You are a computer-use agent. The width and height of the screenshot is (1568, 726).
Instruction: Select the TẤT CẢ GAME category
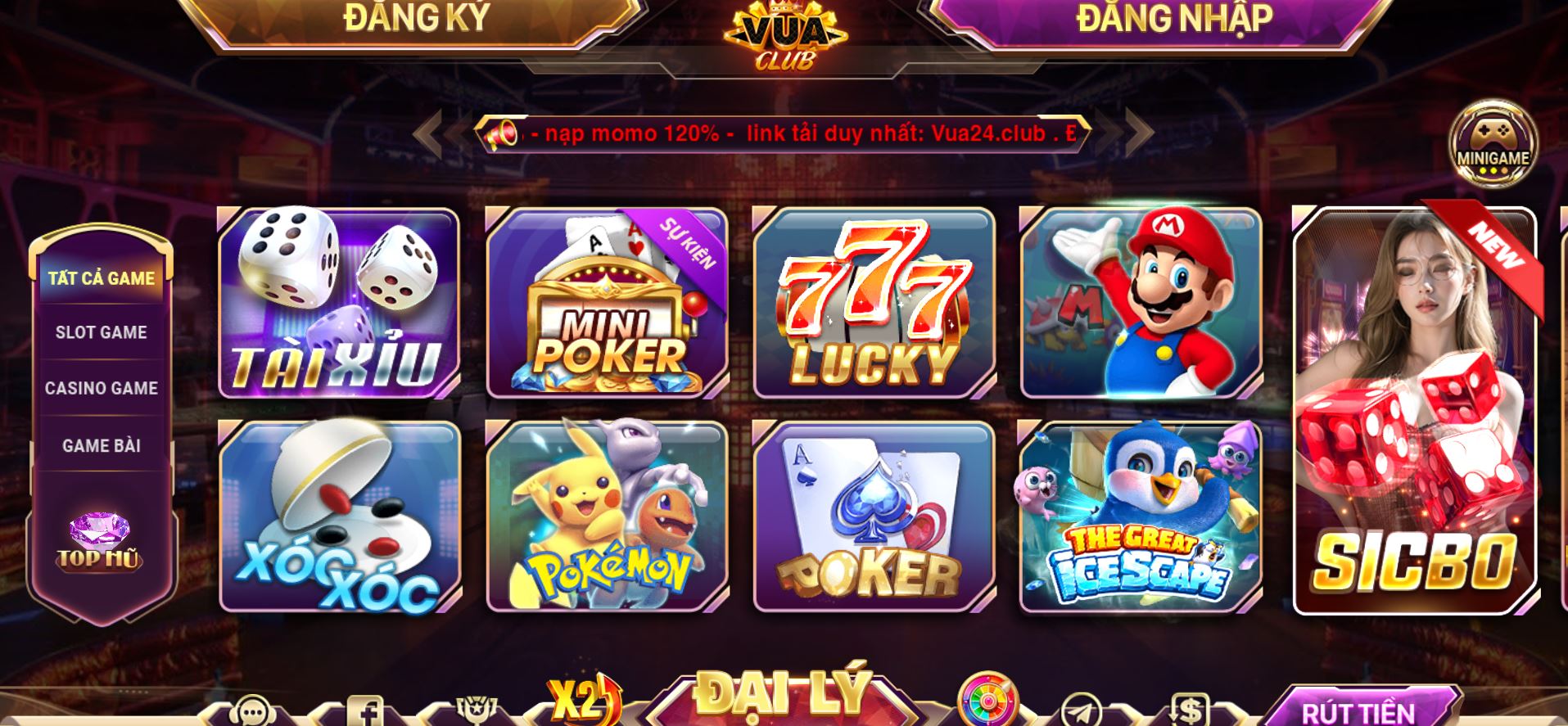click(x=100, y=277)
